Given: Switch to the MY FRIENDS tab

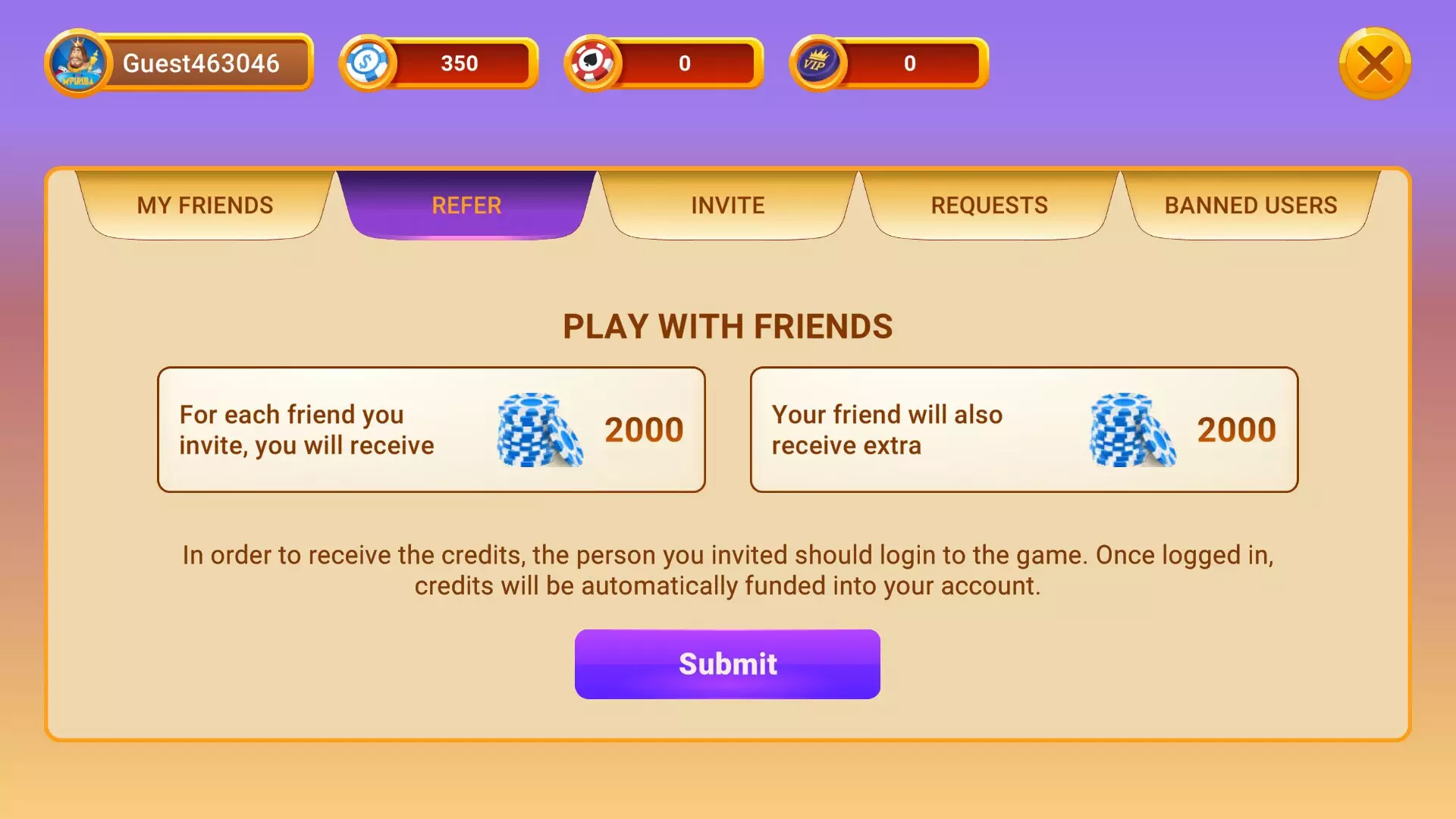Looking at the screenshot, I should pyautogui.click(x=205, y=205).
